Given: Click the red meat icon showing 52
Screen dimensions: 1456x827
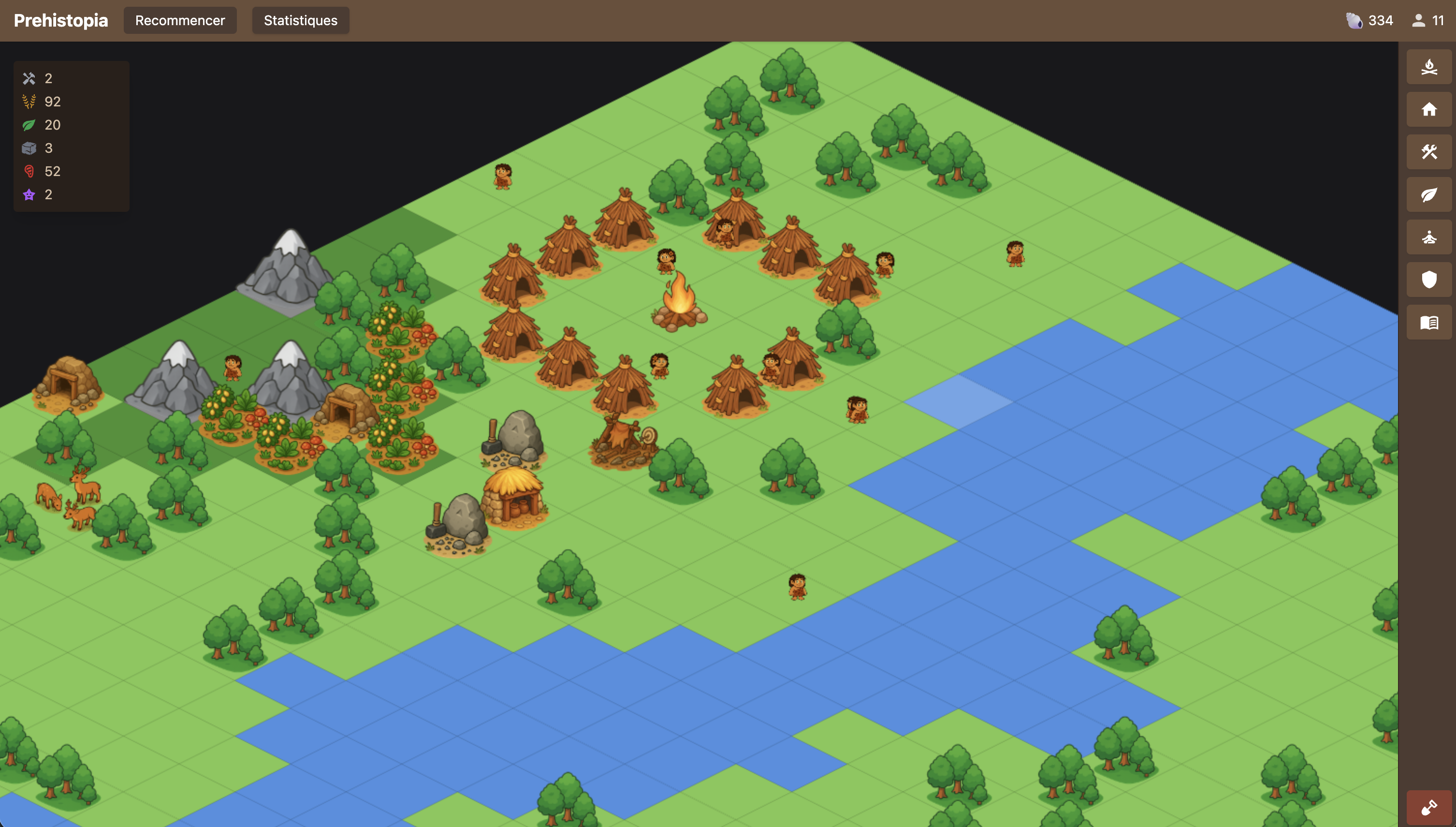Looking at the screenshot, I should tap(29, 171).
